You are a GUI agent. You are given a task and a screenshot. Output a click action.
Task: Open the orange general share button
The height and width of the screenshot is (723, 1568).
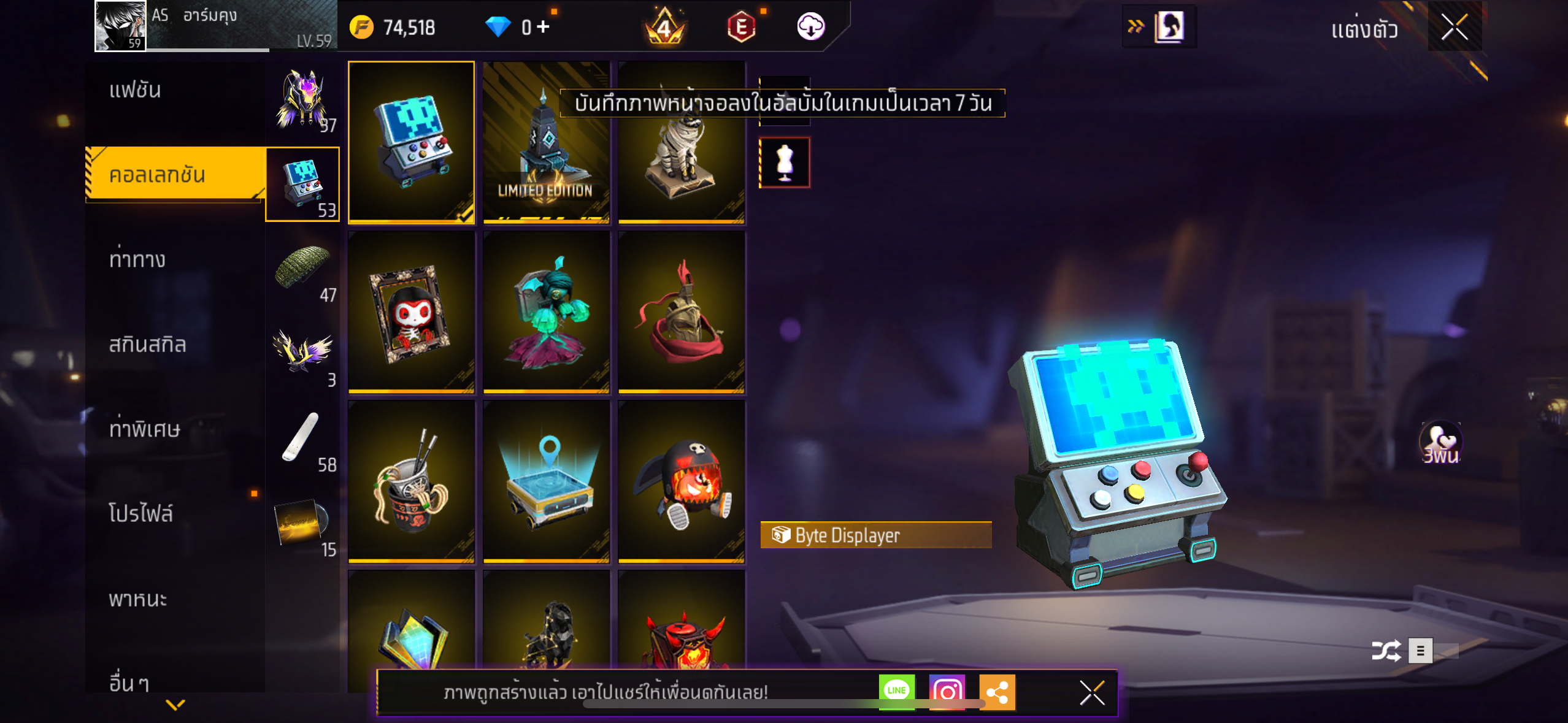pyautogui.click(x=997, y=692)
